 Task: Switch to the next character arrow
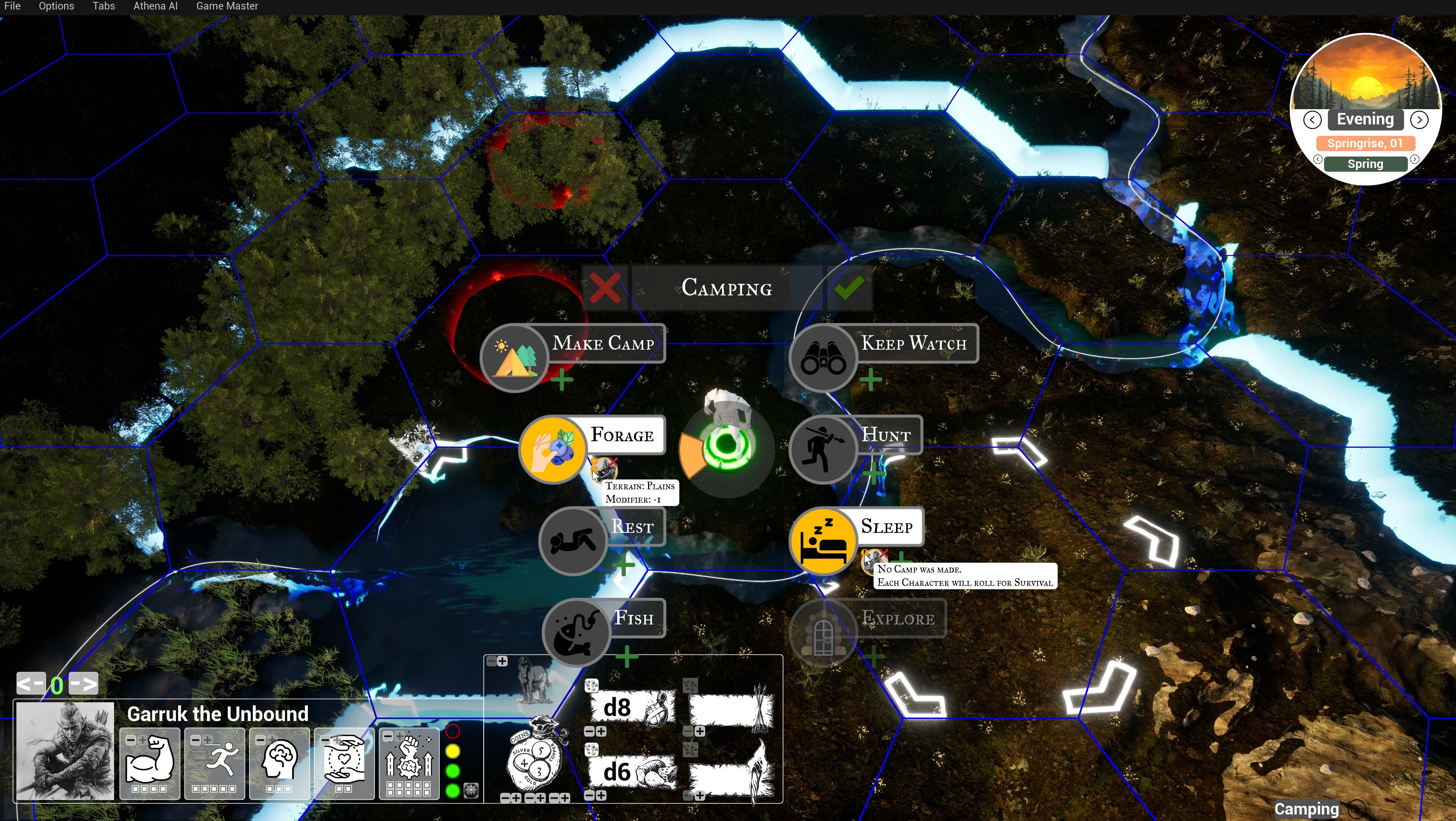click(x=83, y=684)
